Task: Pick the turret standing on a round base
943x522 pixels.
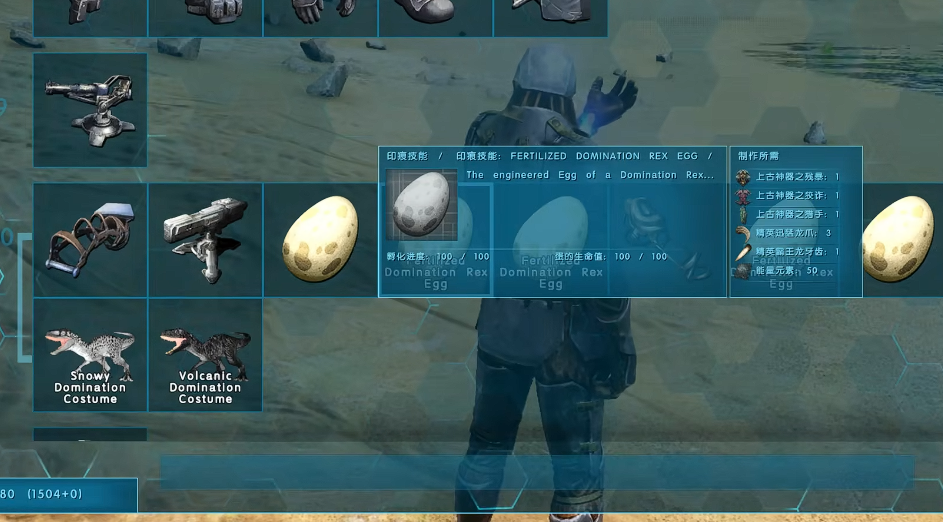Action: [x=90, y=109]
